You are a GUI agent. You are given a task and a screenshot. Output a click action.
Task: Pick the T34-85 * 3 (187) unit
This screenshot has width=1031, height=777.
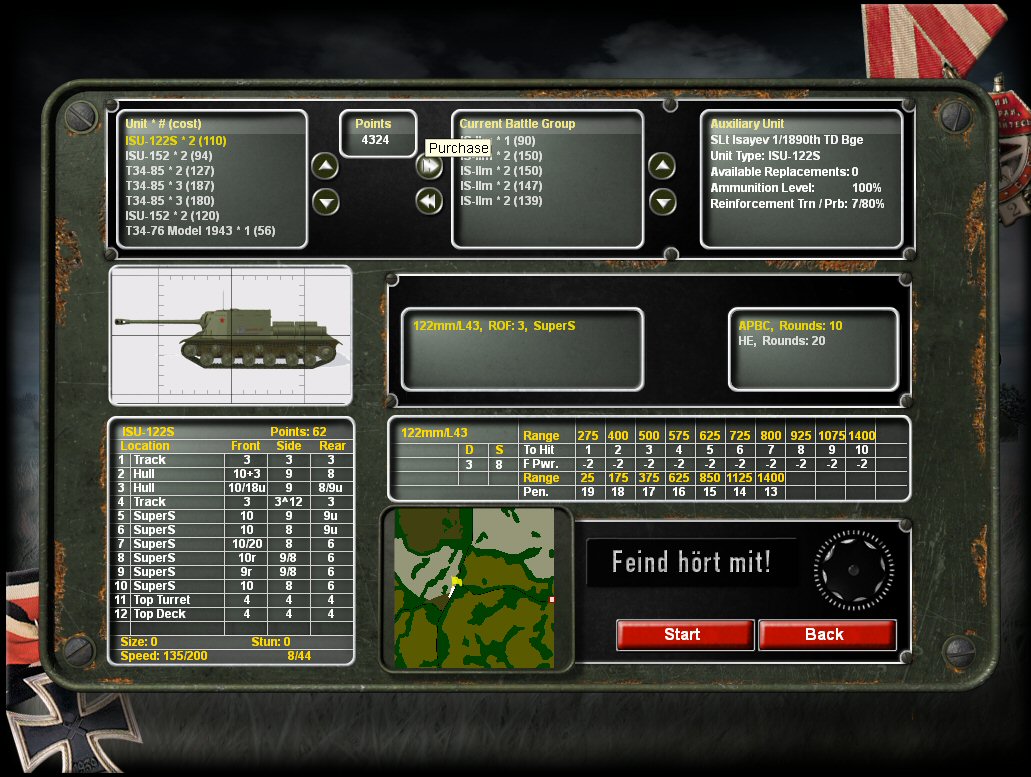pyautogui.click(x=169, y=186)
